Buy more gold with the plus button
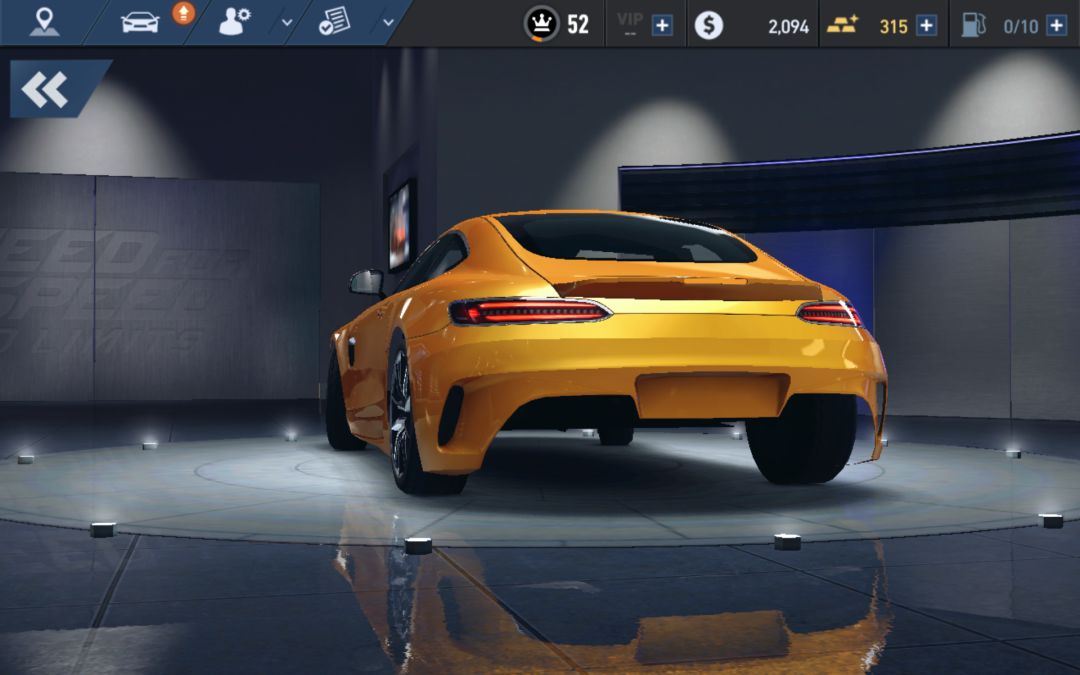Viewport: 1080px width, 675px height. click(x=926, y=25)
